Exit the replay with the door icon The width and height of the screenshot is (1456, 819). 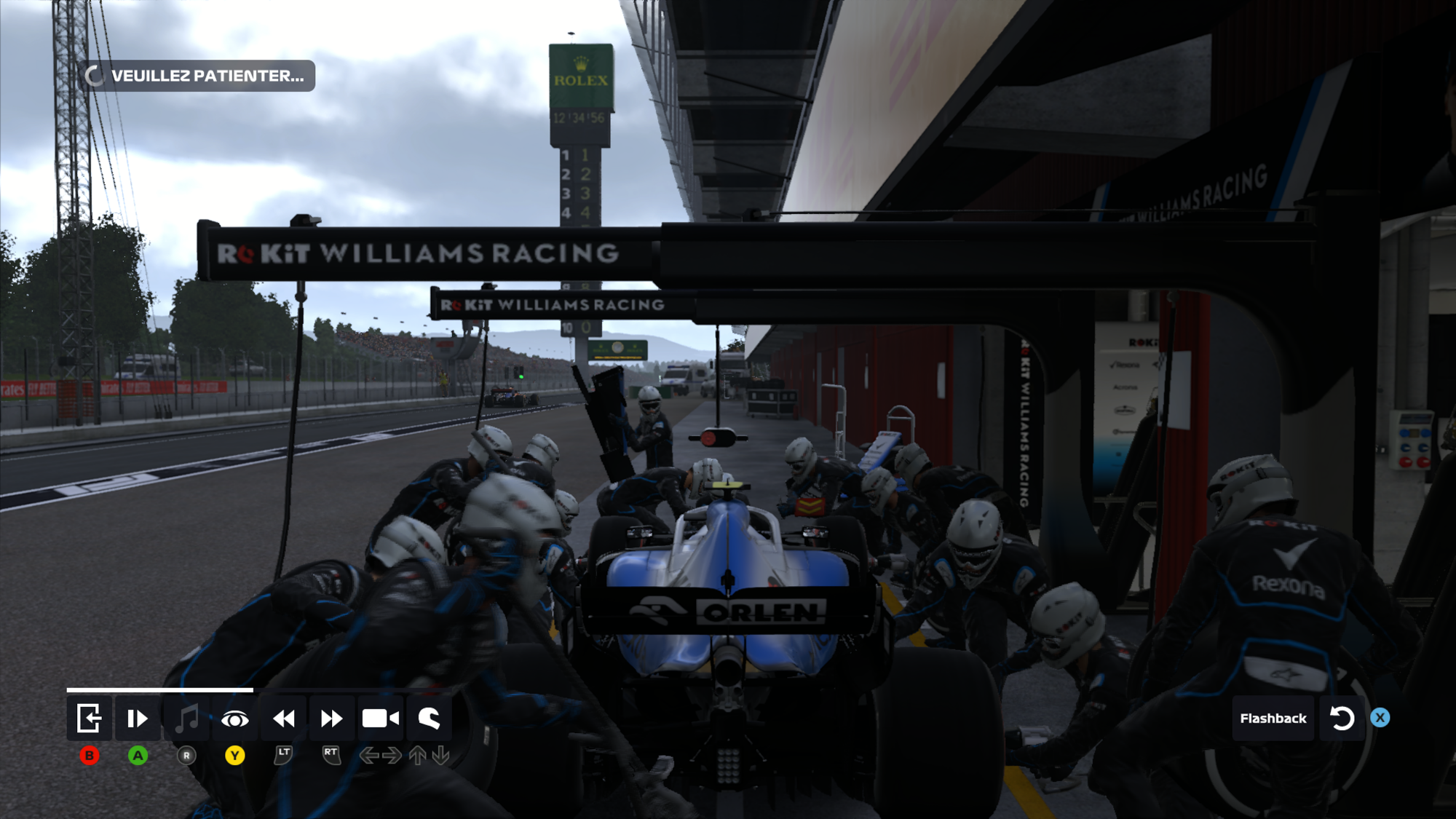pyautogui.click(x=89, y=719)
